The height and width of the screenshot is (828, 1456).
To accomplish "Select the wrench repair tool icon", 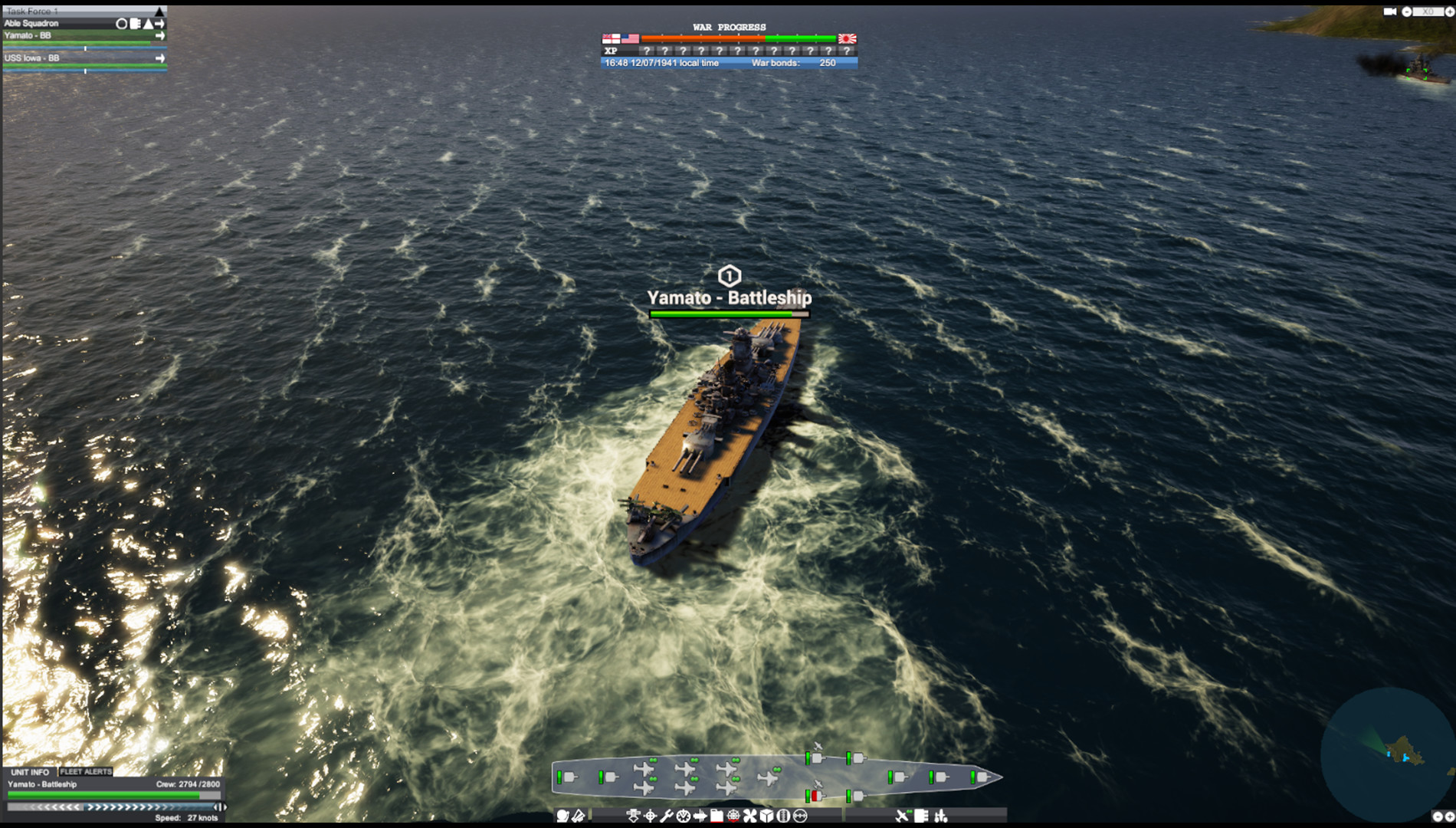I will [x=667, y=816].
